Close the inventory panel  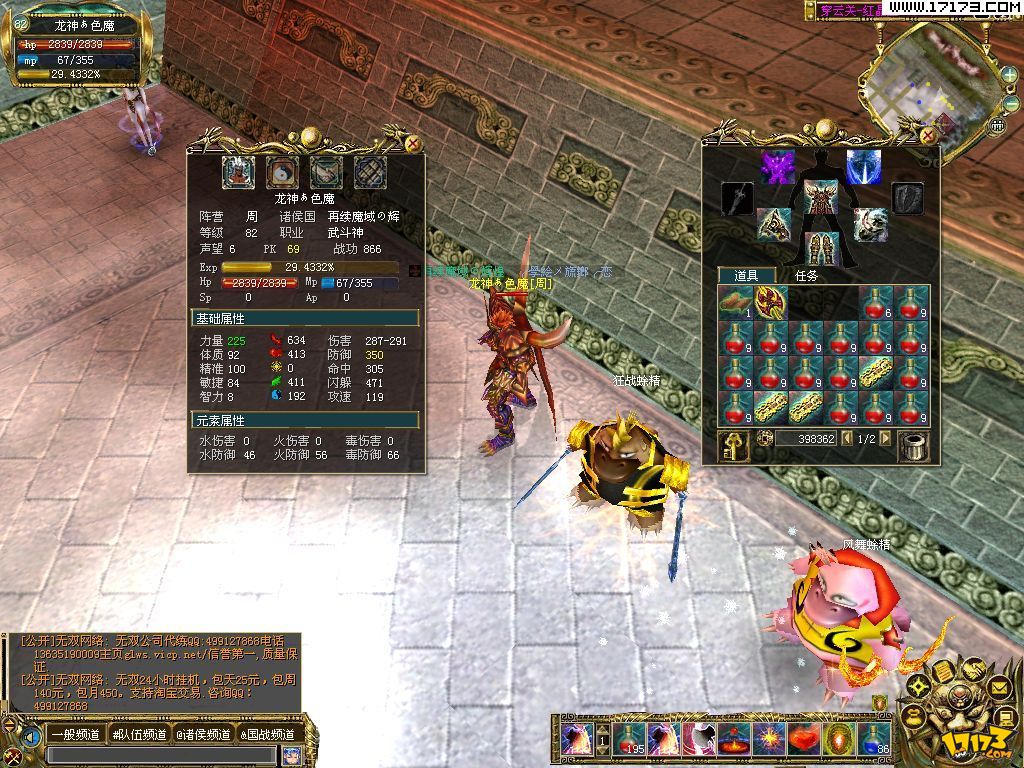pos(928,134)
